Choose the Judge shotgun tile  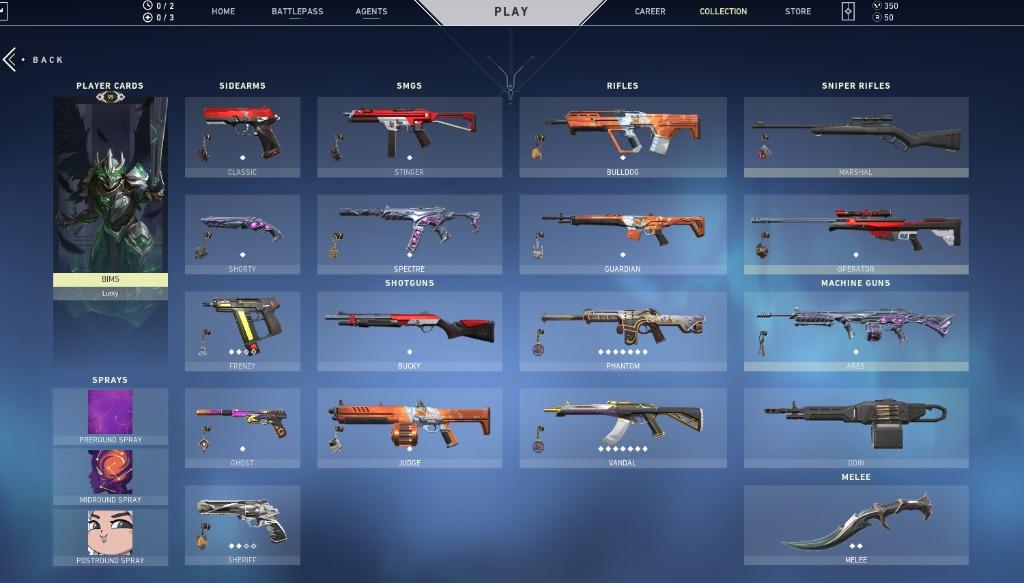[409, 427]
